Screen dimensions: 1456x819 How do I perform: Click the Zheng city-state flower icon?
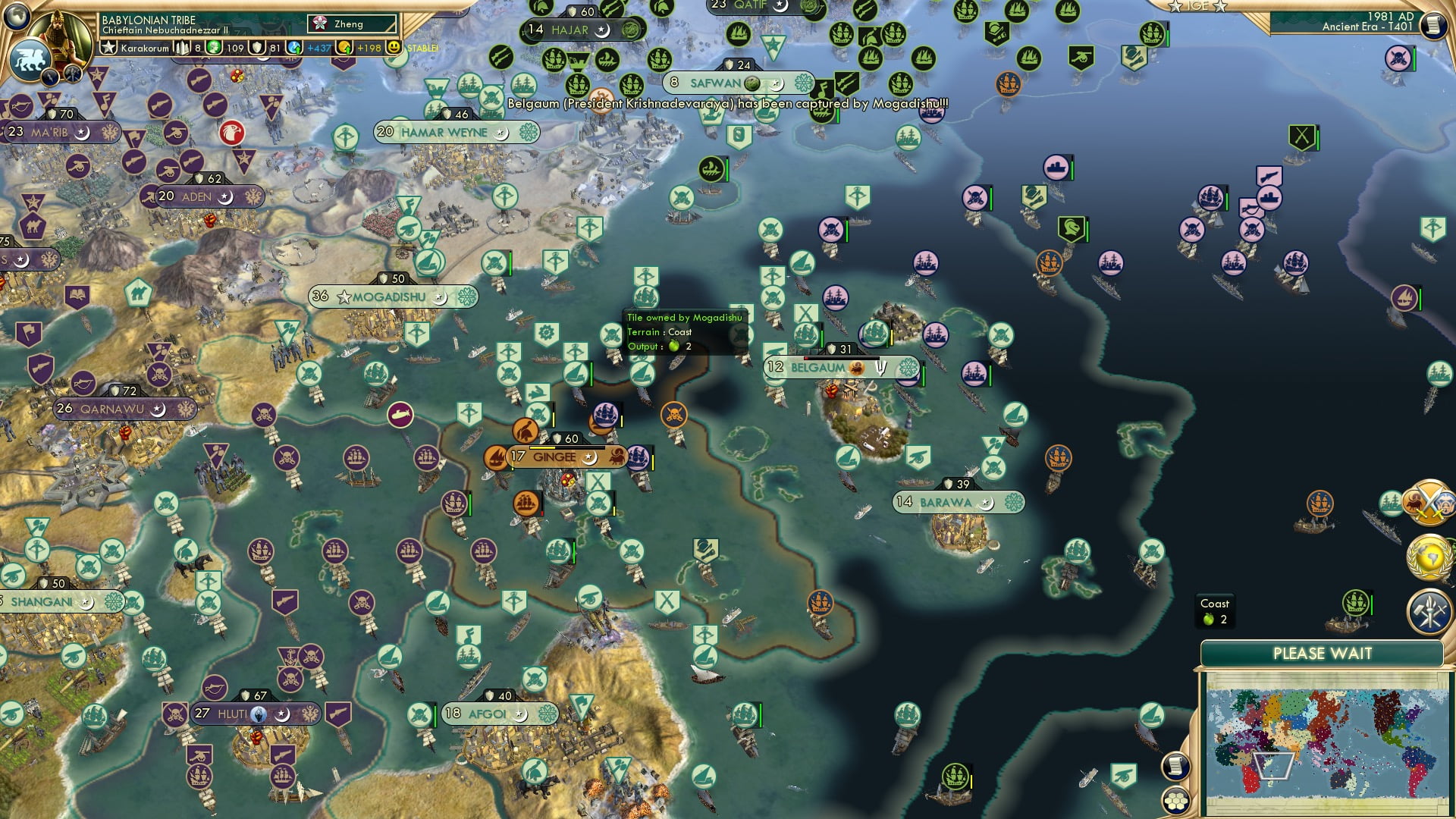pyautogui.click(x=321, y=23)
